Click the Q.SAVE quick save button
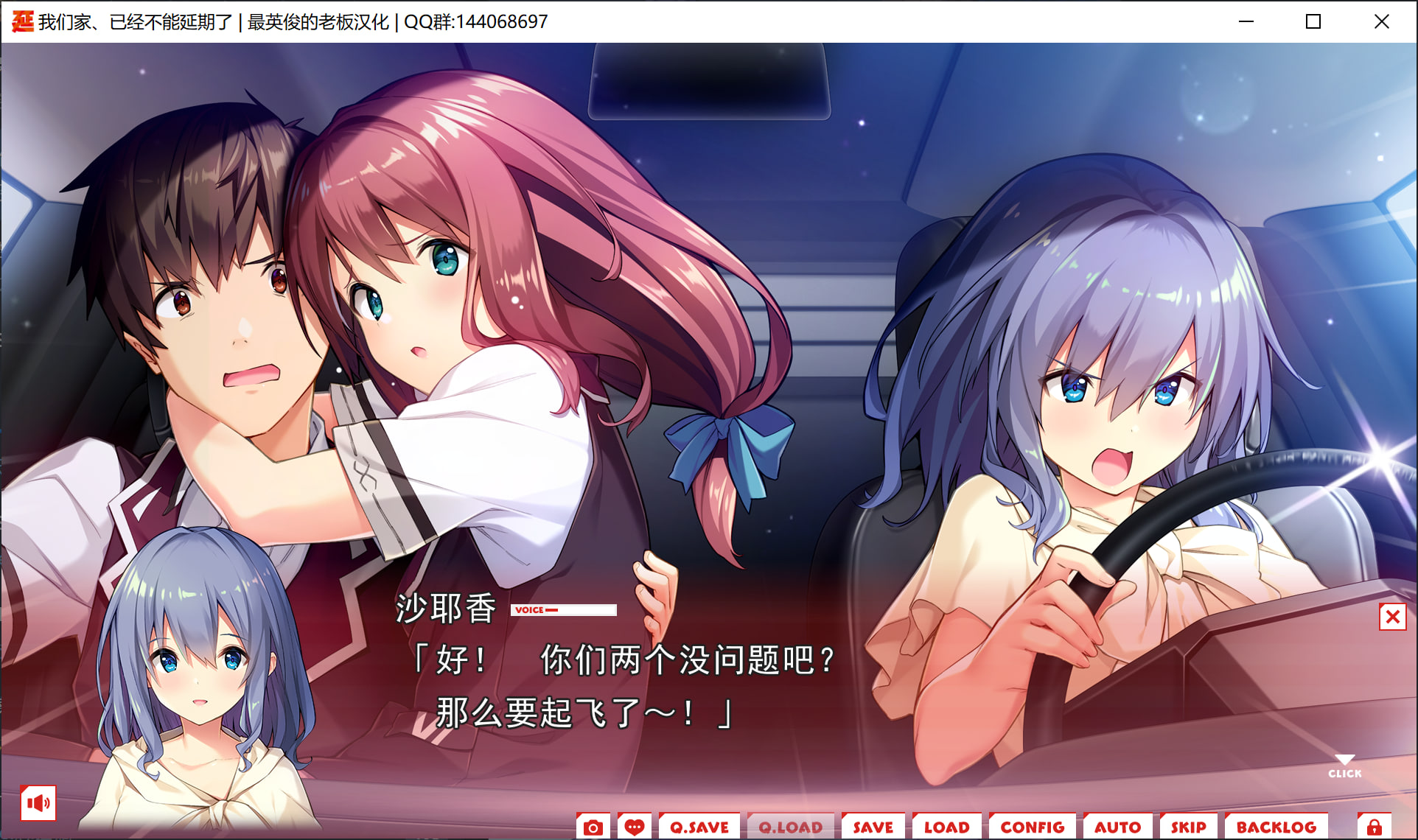 tap(699, 827)
